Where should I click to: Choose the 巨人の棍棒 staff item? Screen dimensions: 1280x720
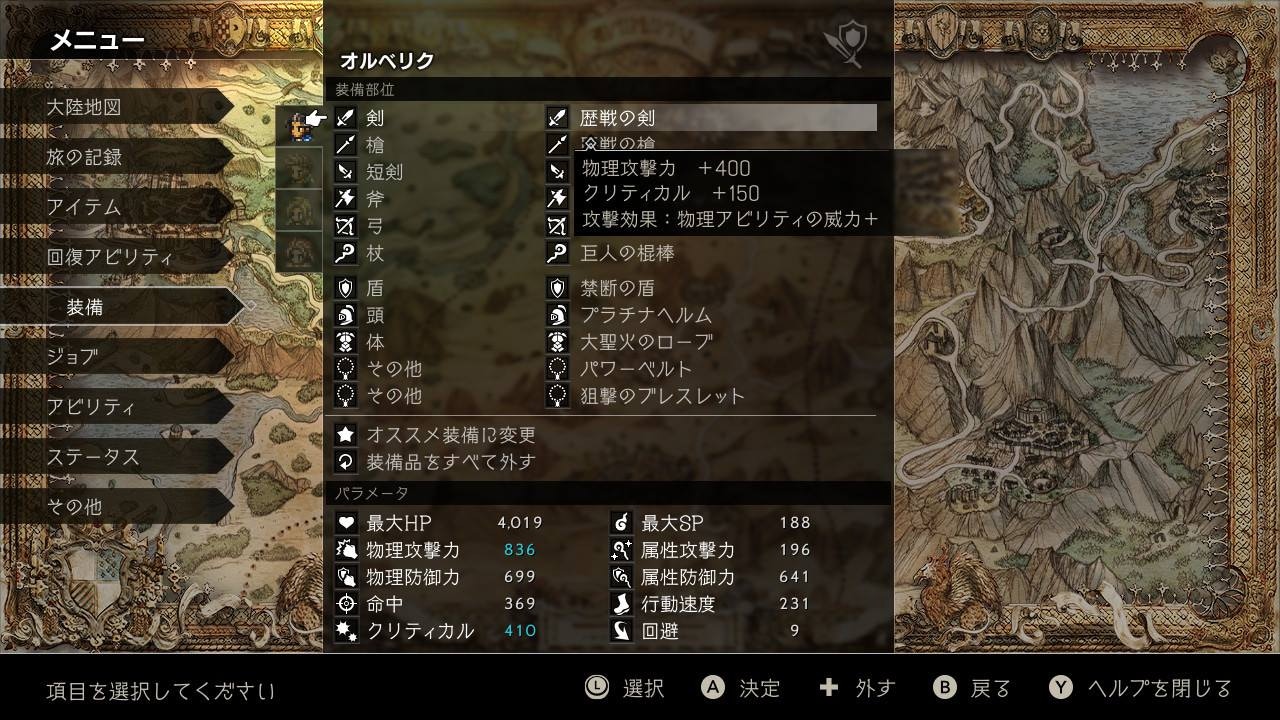click(x=627, y=253)
